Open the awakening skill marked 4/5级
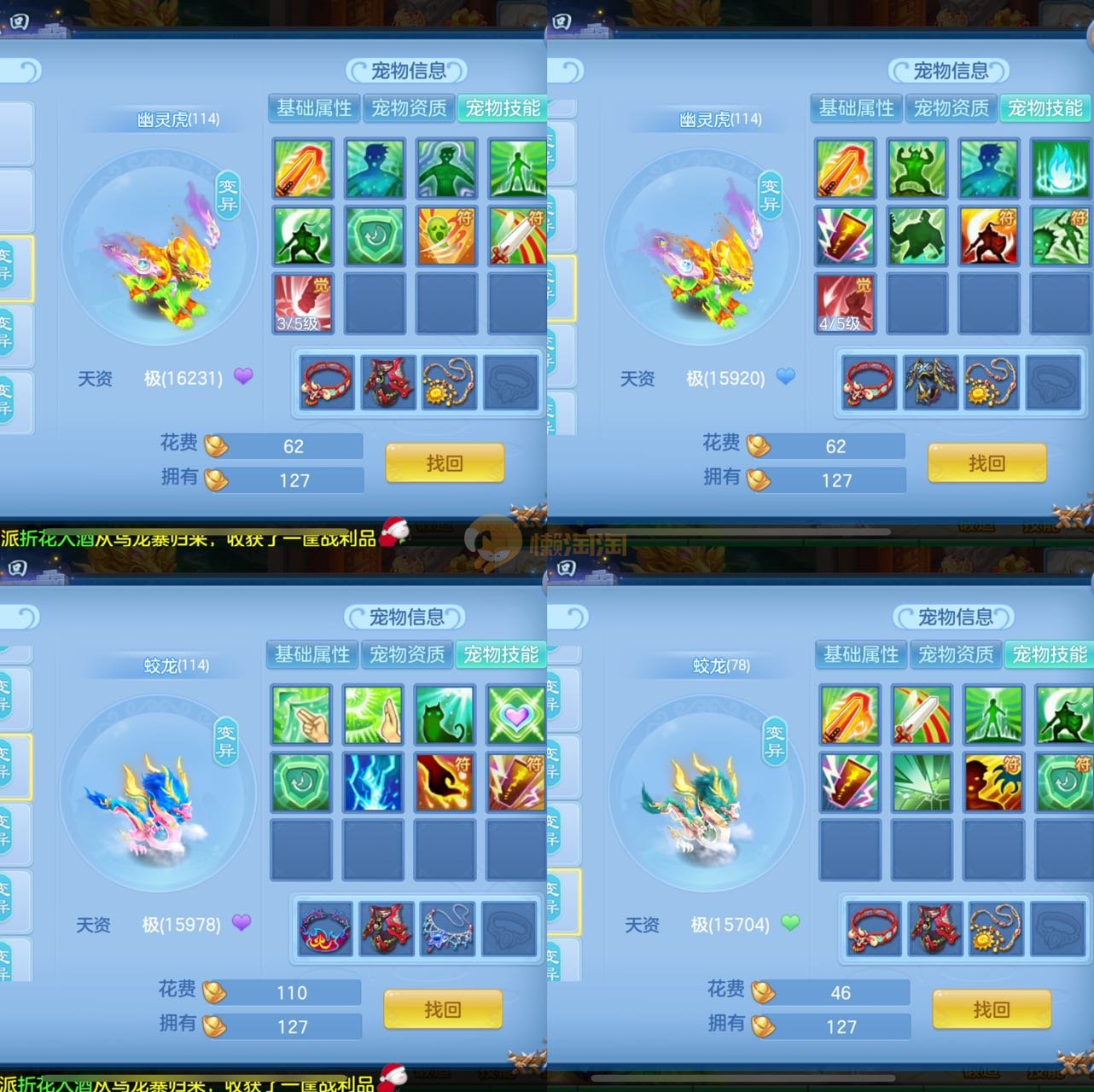The image size is (1094, 1092). pyautogui.click(x=845, y=303)
